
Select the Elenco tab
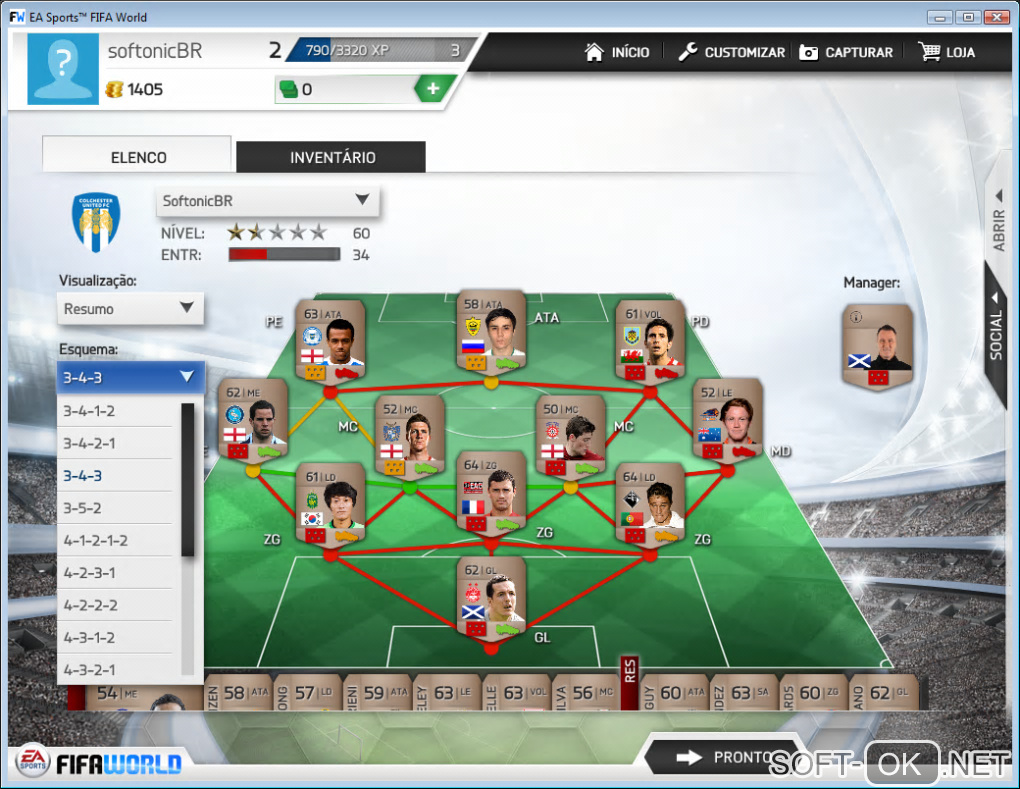point(138,157)
